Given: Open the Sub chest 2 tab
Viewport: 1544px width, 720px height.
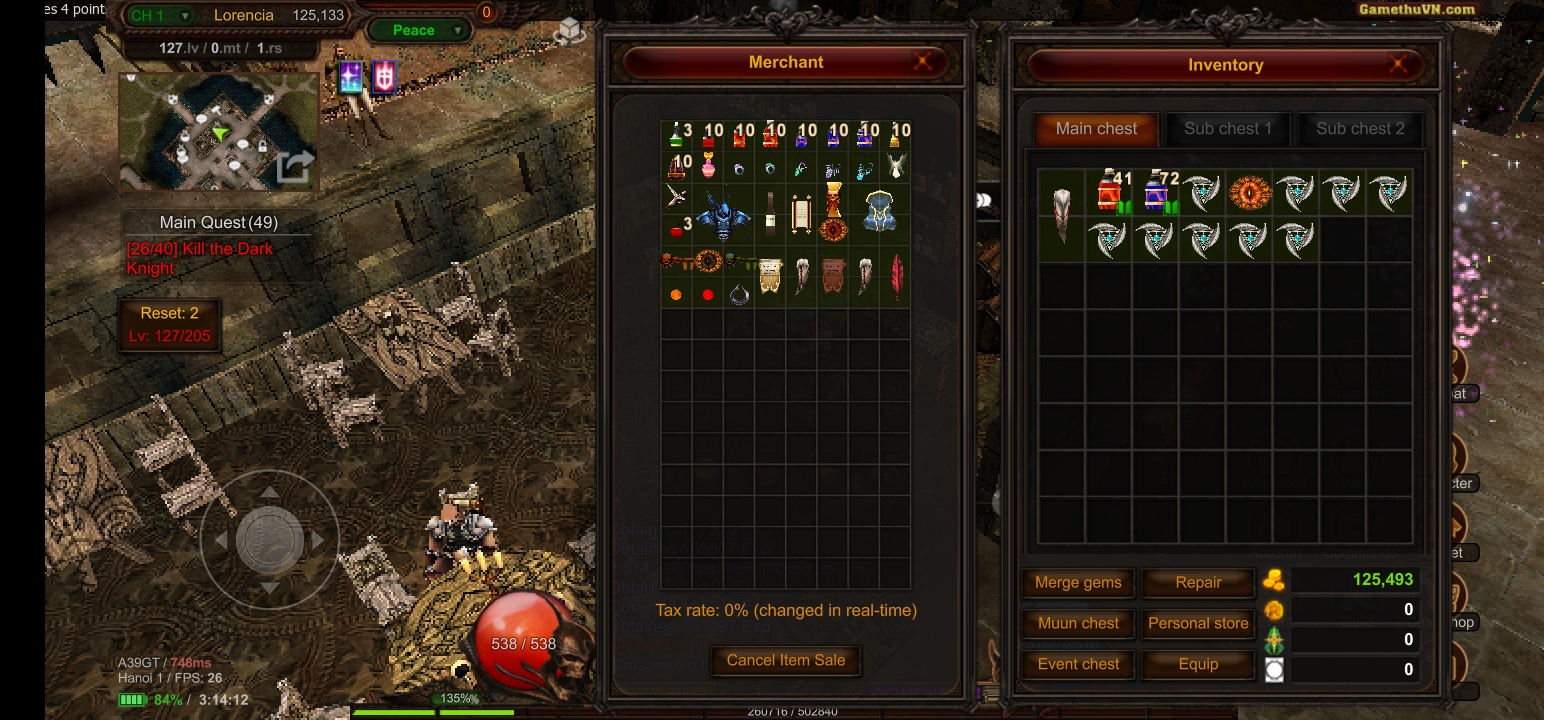Looking at the screenshot, I should pos(1359,129).
